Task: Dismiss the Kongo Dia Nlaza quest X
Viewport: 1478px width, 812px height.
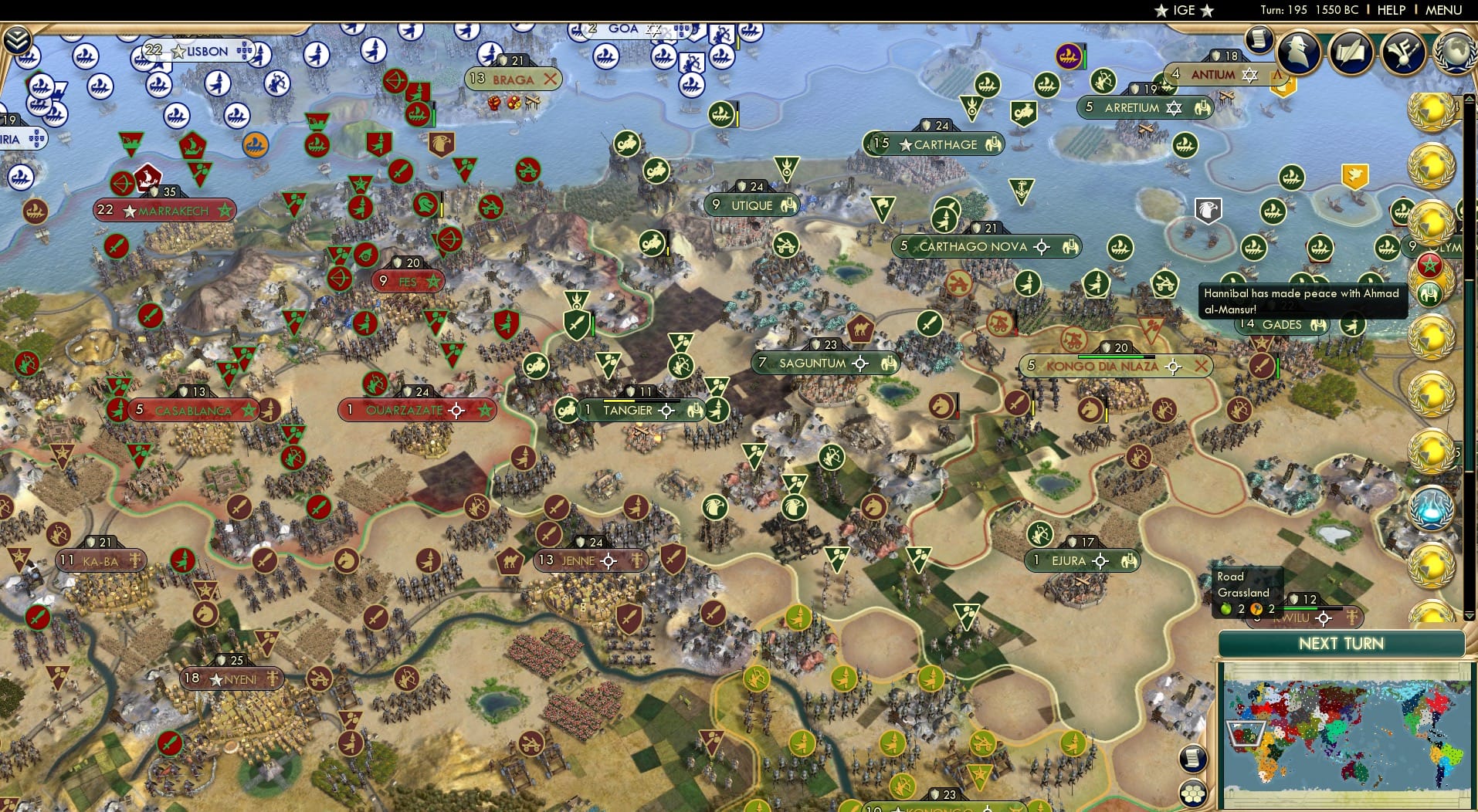Action: tap(1202, 366)
